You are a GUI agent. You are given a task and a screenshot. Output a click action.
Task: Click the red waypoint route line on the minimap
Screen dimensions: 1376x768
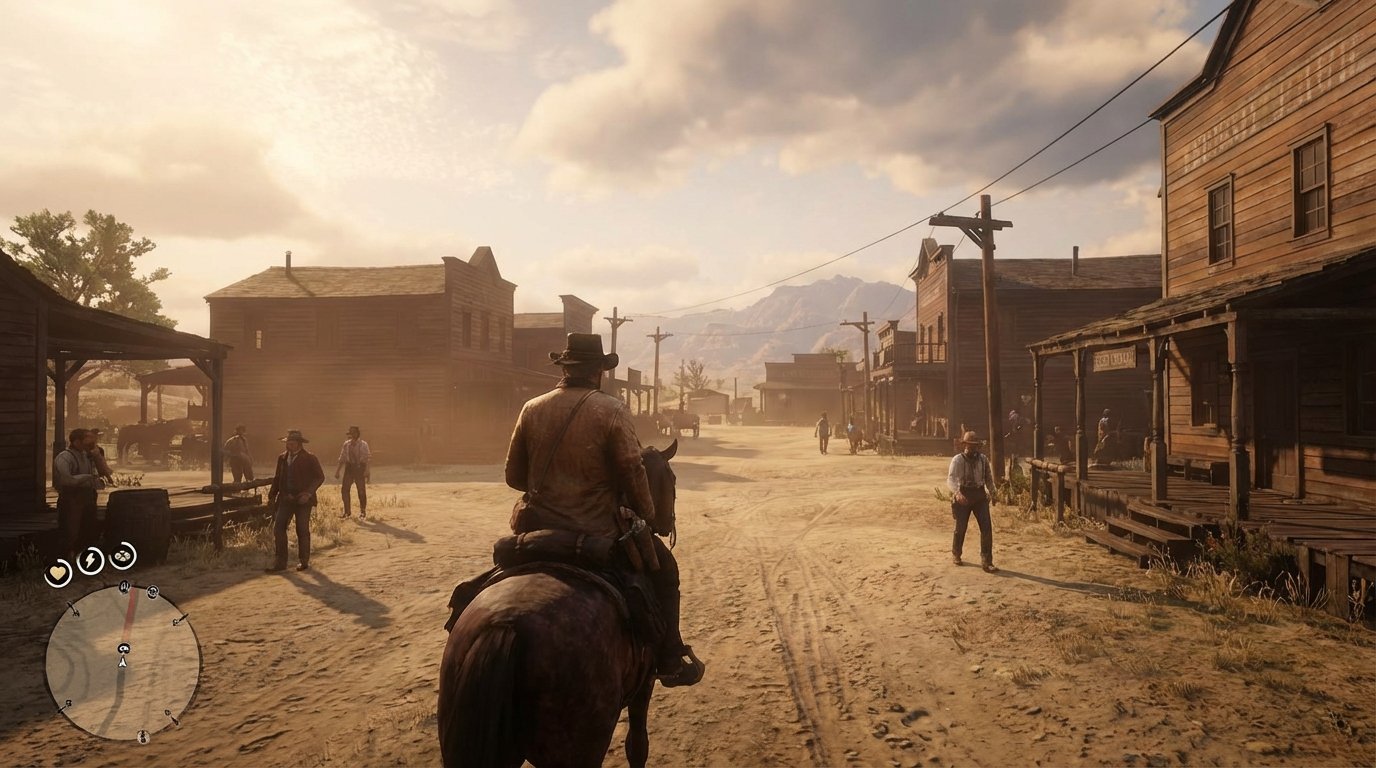click(128, 614)
